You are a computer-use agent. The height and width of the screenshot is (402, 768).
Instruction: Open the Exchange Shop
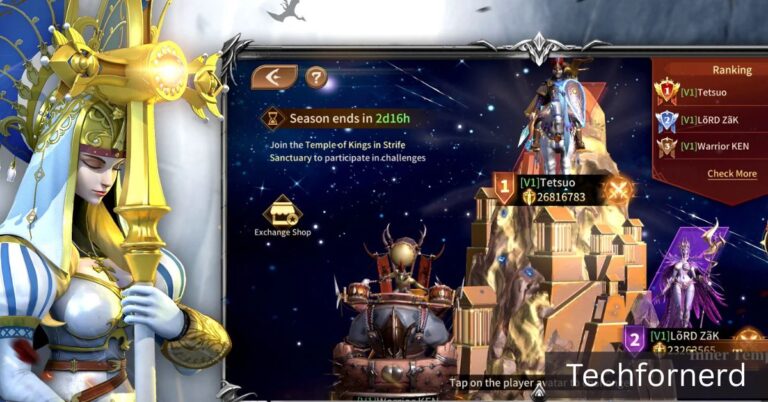282,214
